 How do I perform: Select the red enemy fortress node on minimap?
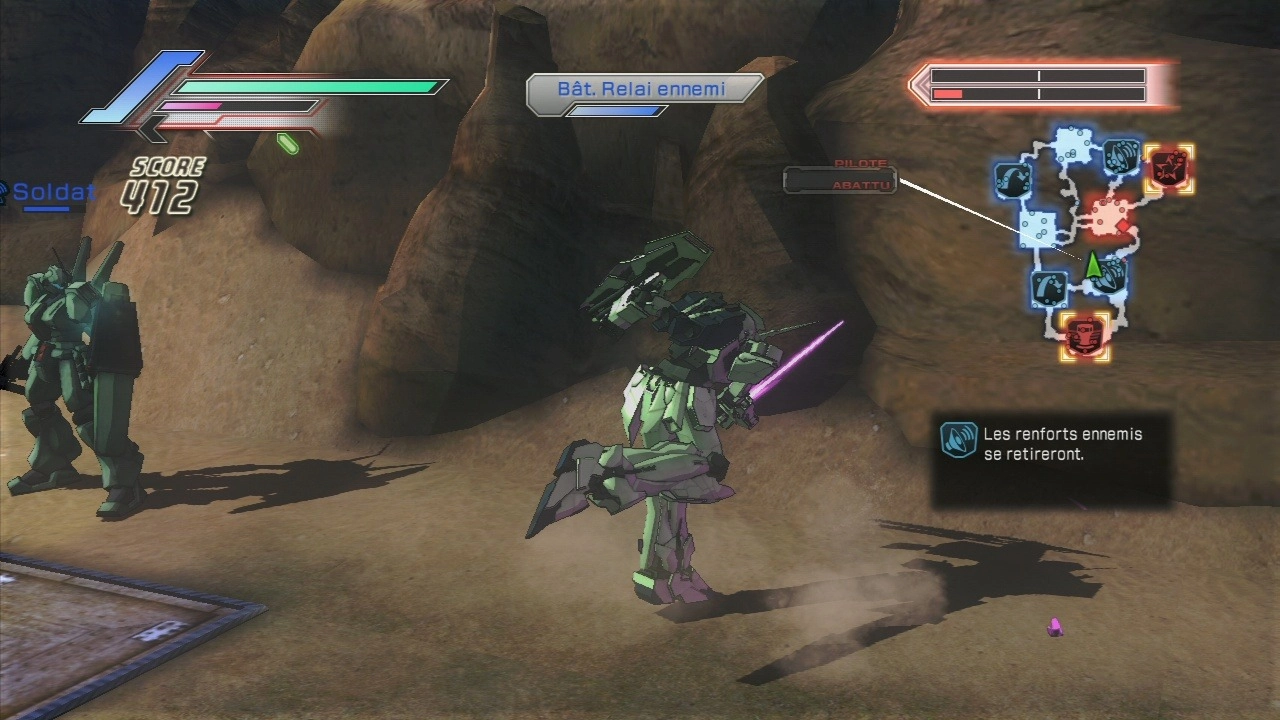click(x=1085, y=336)
